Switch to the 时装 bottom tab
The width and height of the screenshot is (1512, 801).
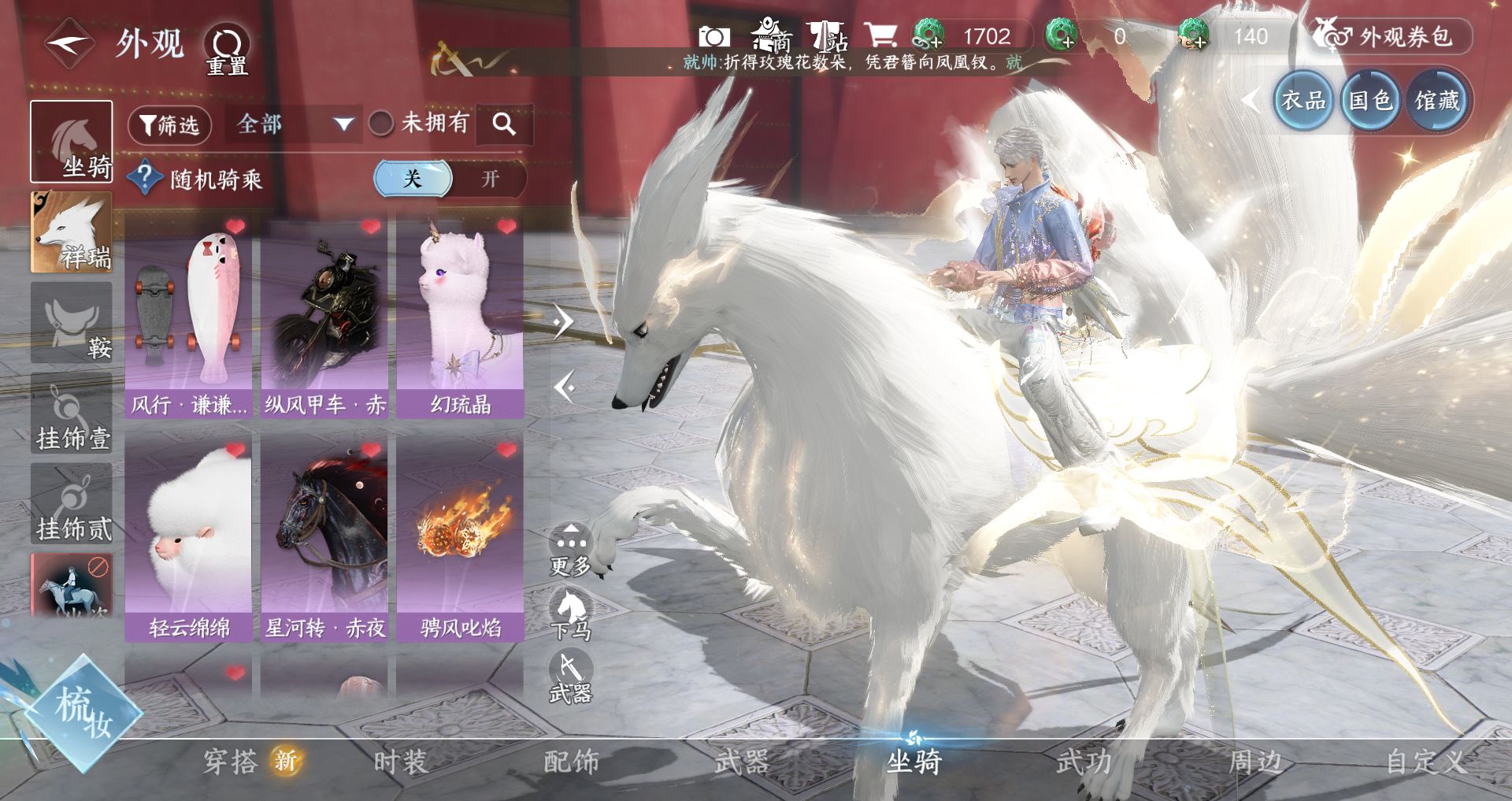[400, 762]
